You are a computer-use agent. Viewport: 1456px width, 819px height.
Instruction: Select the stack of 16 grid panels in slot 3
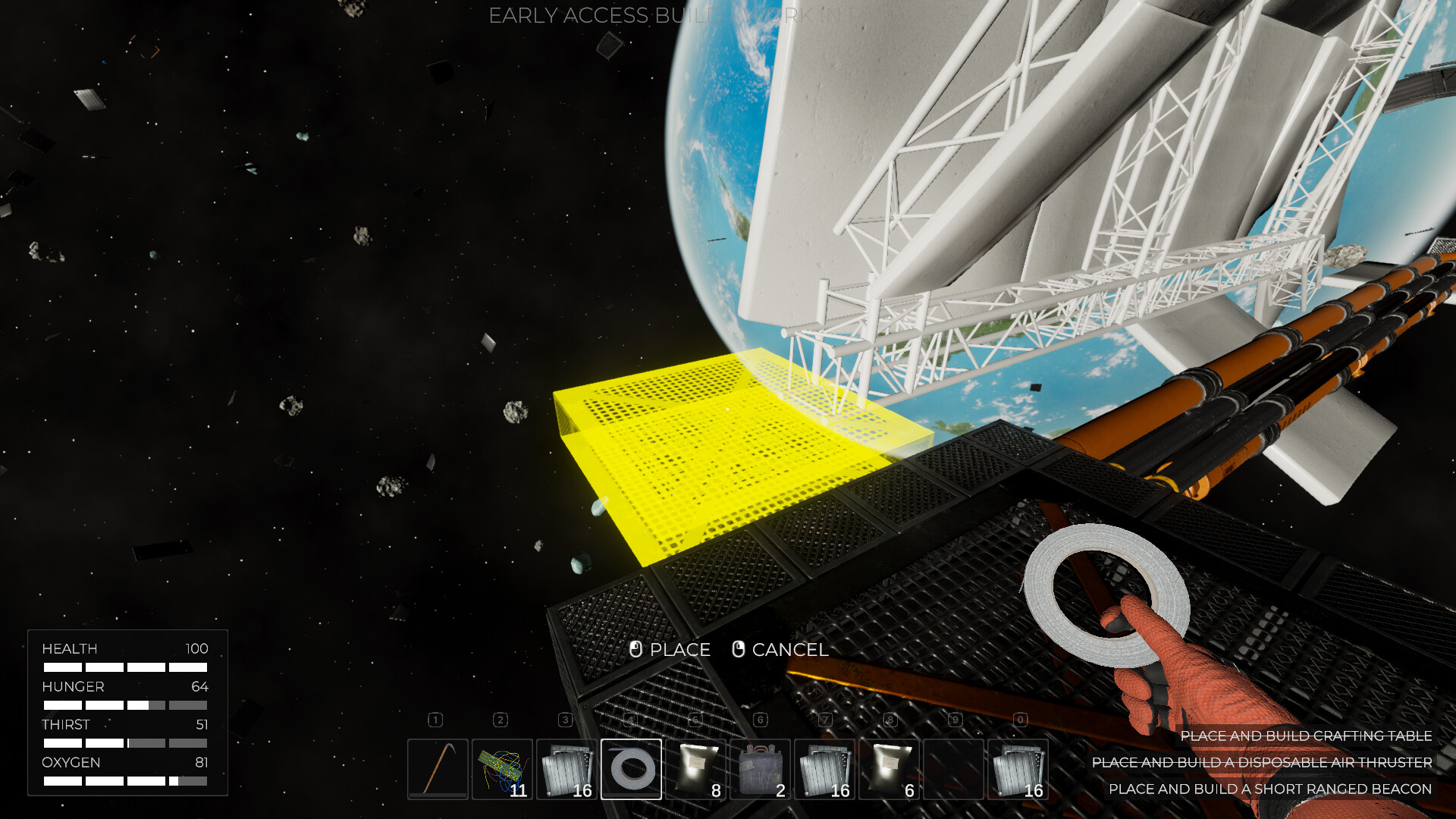point(566,769)
